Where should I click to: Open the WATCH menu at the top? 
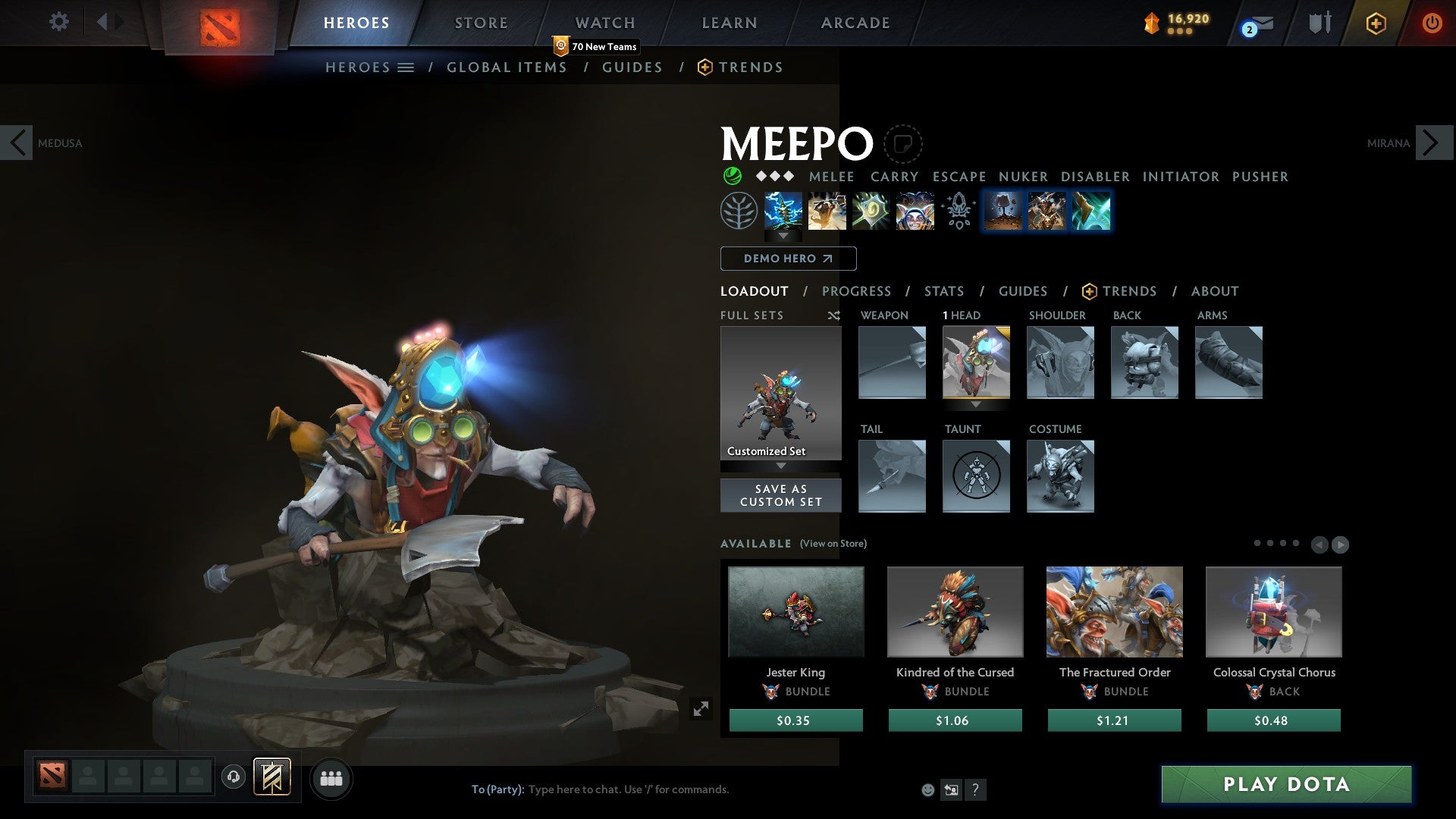tap(604, 23)
